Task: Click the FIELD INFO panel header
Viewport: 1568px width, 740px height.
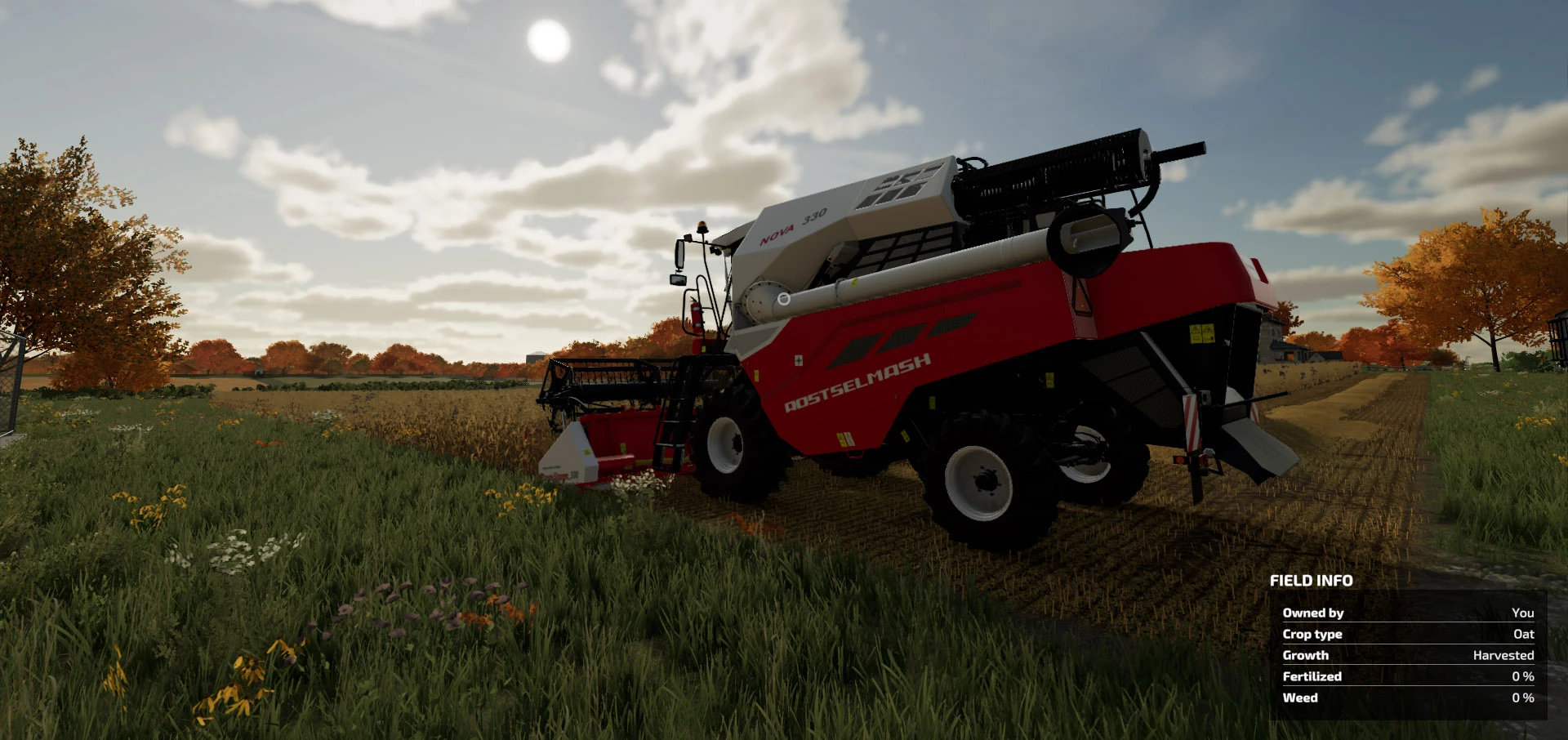Action: (x=1310, y=581)
